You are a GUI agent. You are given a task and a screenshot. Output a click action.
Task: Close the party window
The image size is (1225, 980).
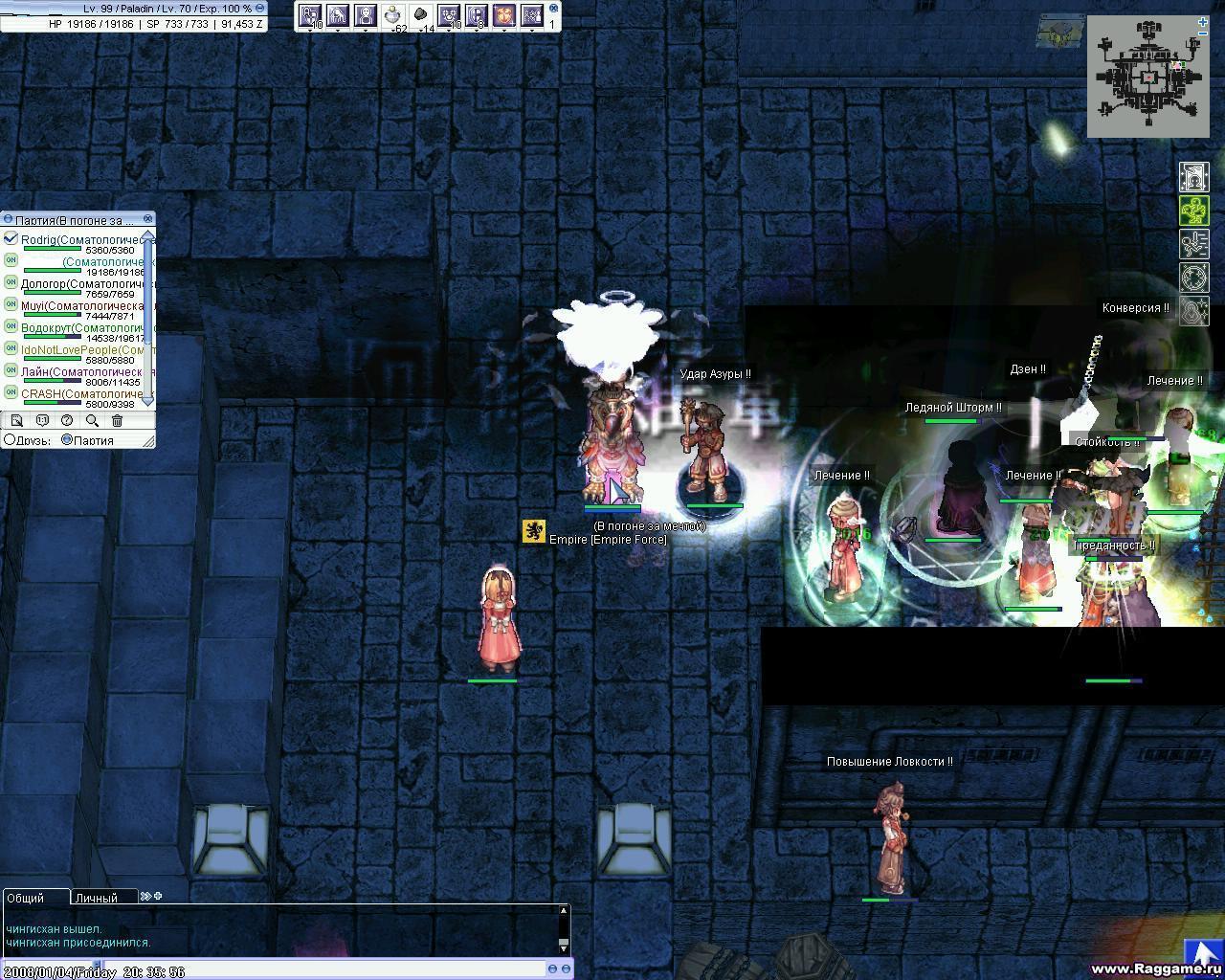click(x=148, y=219)
